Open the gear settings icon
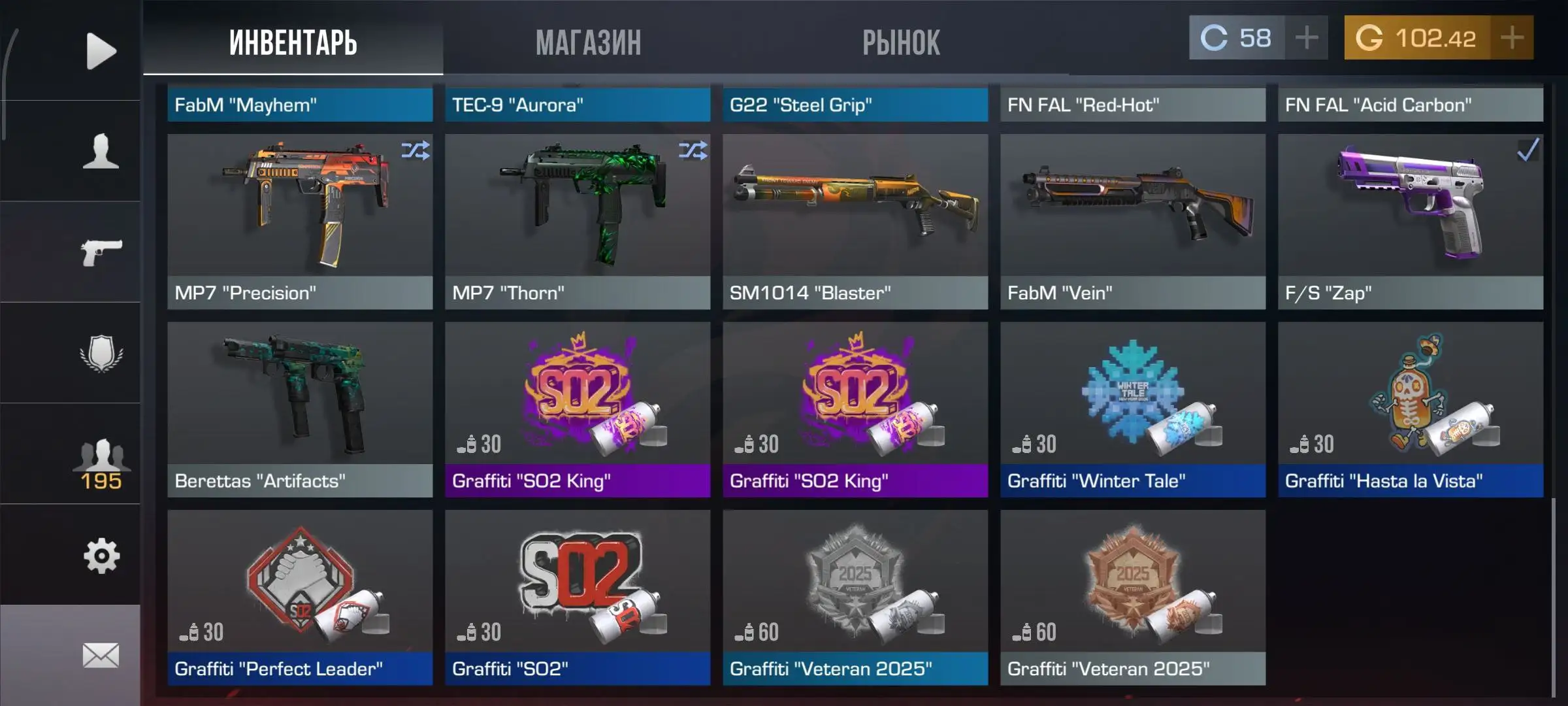Screen dimensions: 1568x706 point(101,556)
